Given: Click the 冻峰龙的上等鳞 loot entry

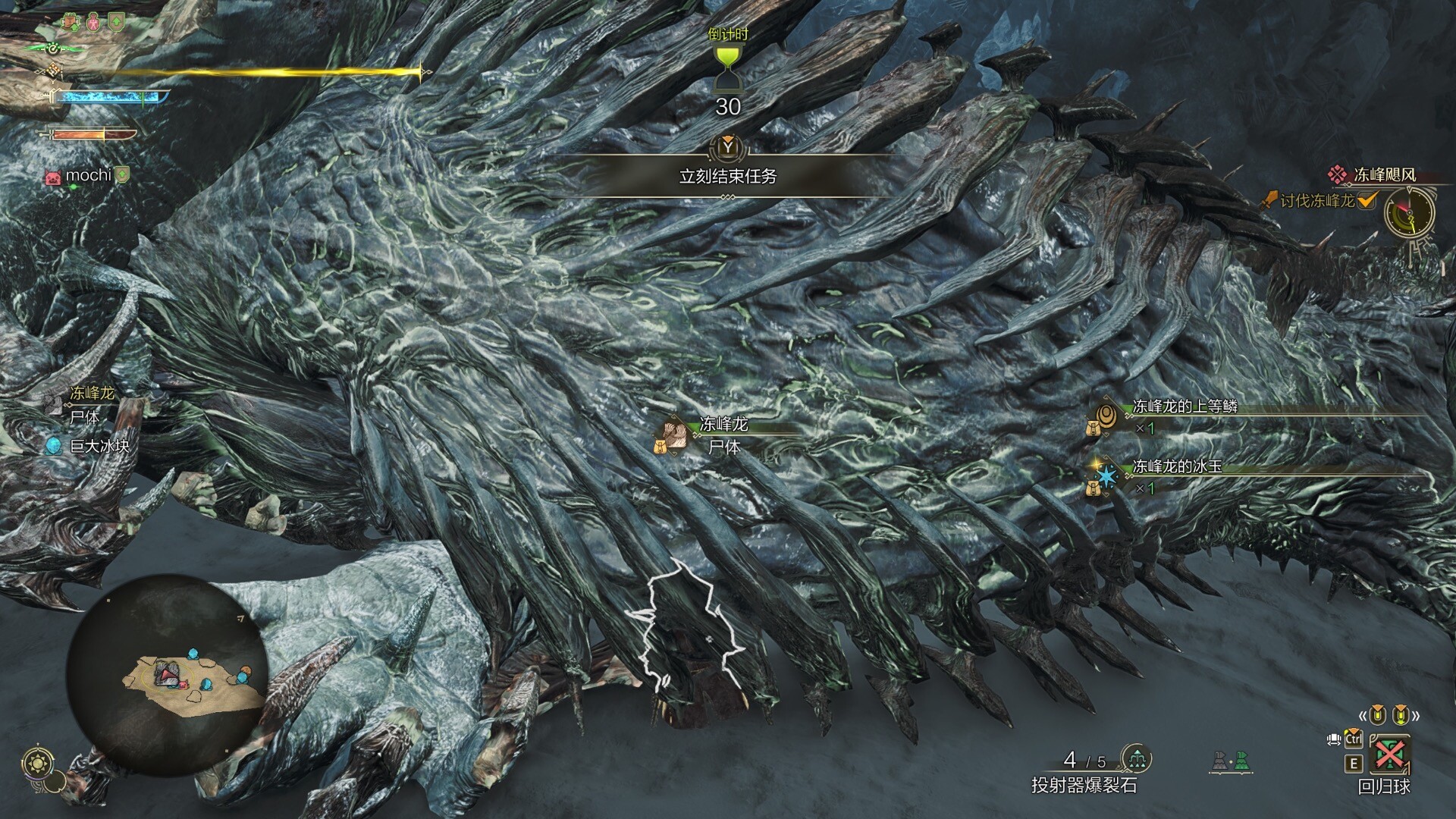Looking at the screenshot, I should point(1184,407).
